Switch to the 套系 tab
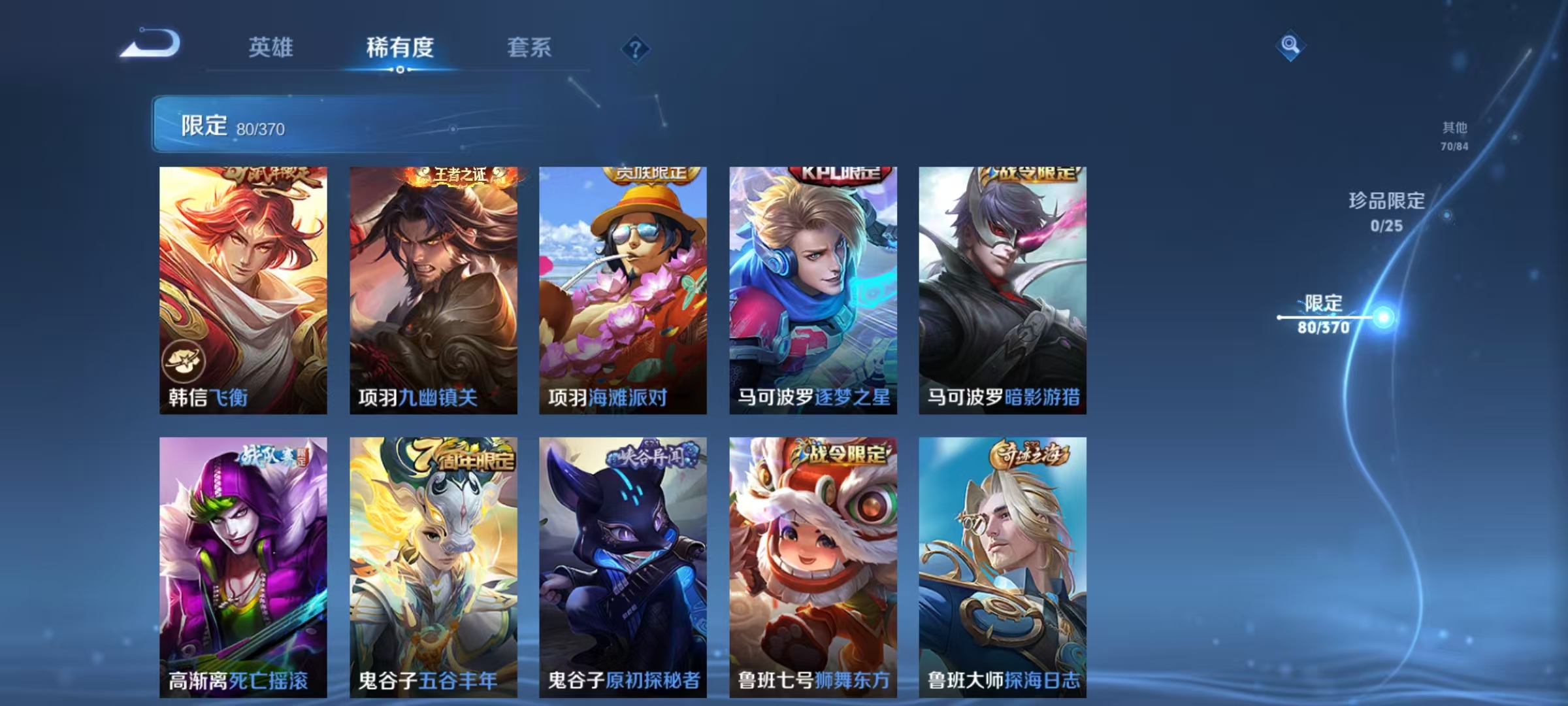This screenshot has width=1568, height=706. pyautogui.click(x=529, y=47)
